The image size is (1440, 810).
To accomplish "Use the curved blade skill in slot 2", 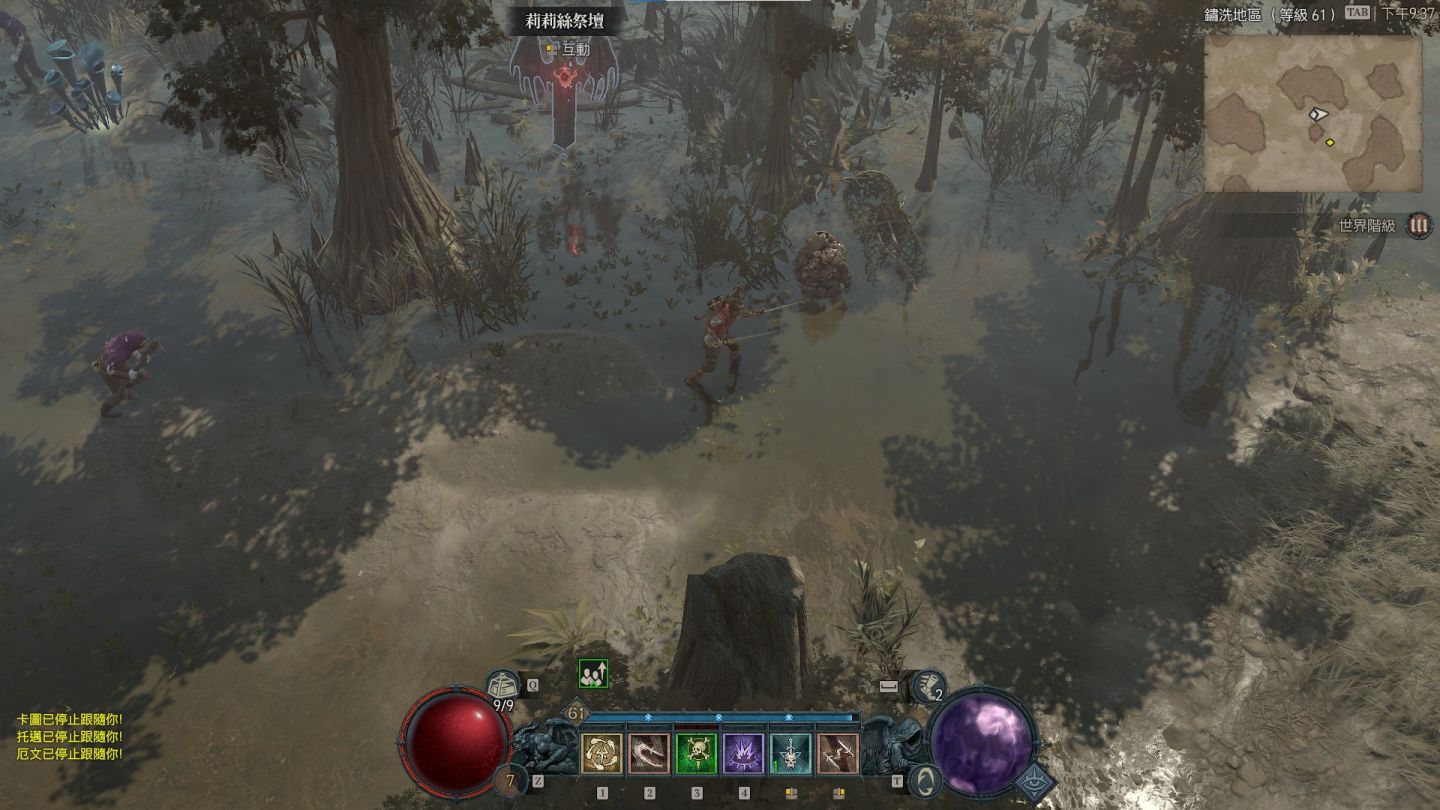I will pyautogui.click(x=649, y=754).
